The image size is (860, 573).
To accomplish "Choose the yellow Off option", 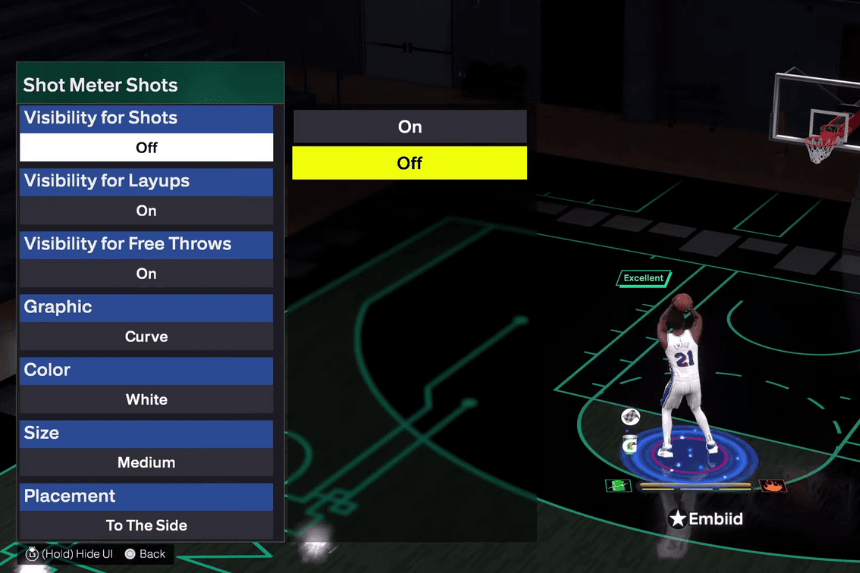I will coord(409,163).
